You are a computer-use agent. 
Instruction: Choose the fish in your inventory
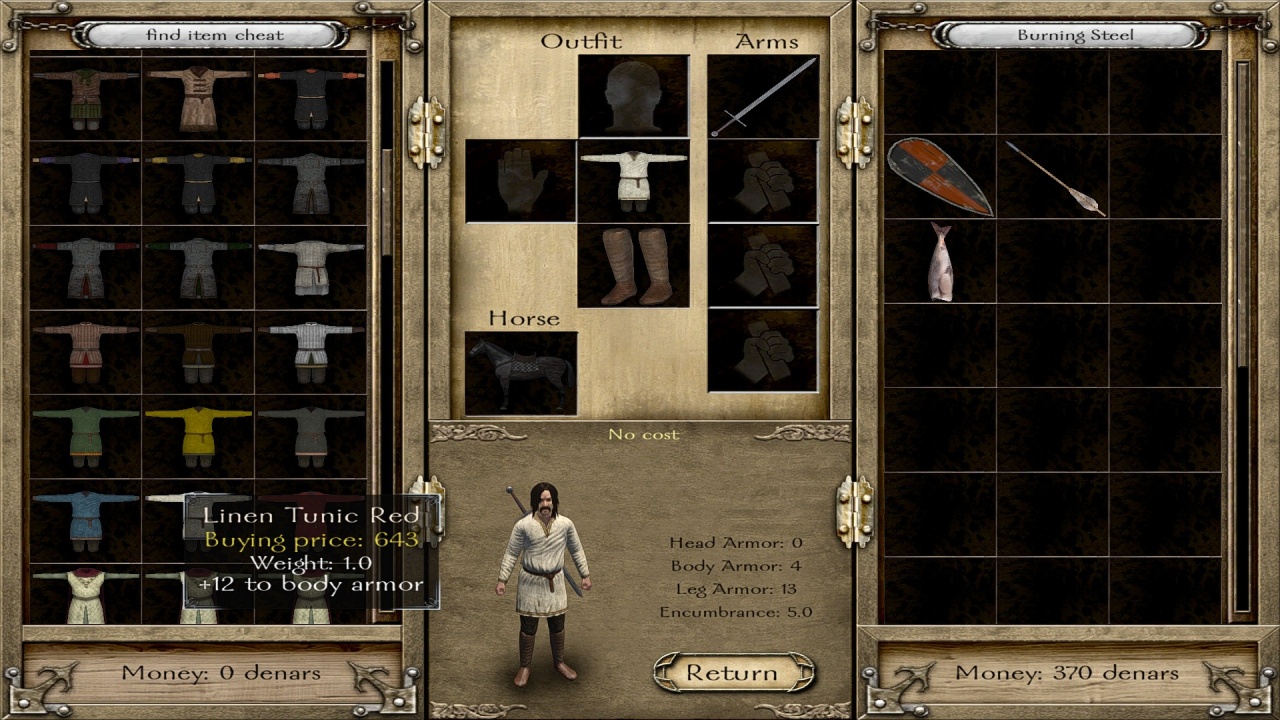(939, 261)
